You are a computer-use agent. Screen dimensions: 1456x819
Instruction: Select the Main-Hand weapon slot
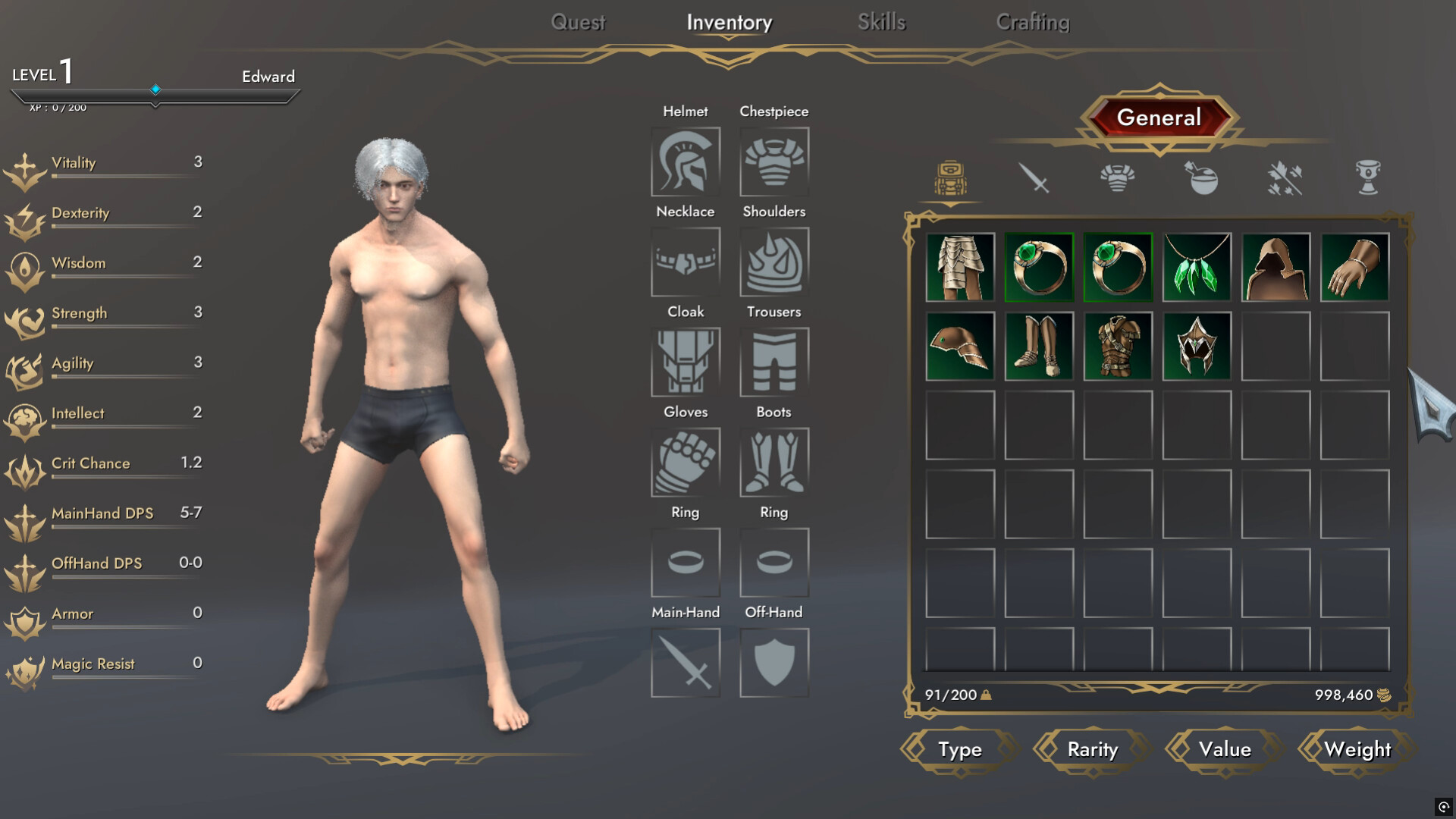click(x=685, y=662)
